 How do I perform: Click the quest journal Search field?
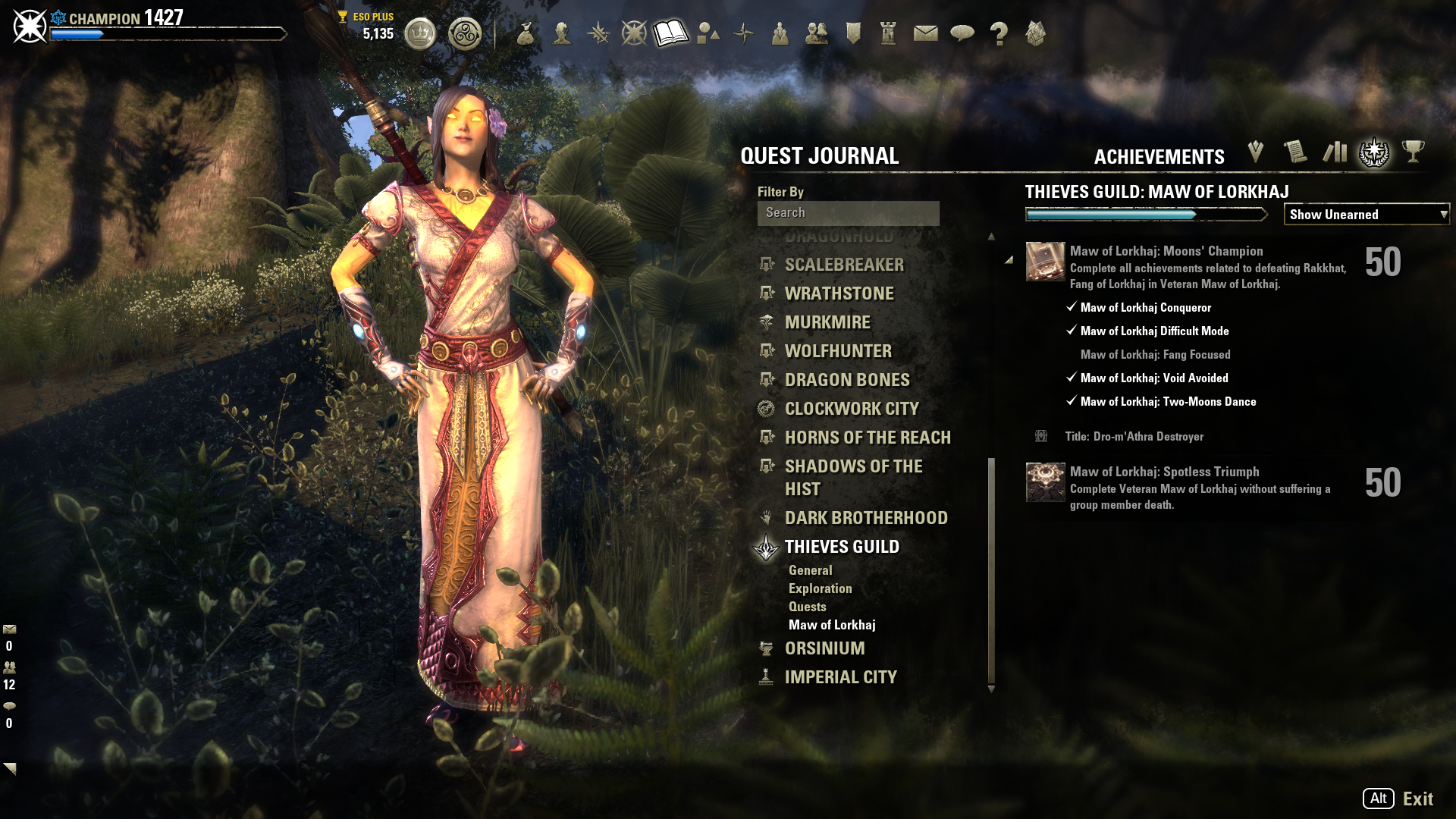coord(848,213)
